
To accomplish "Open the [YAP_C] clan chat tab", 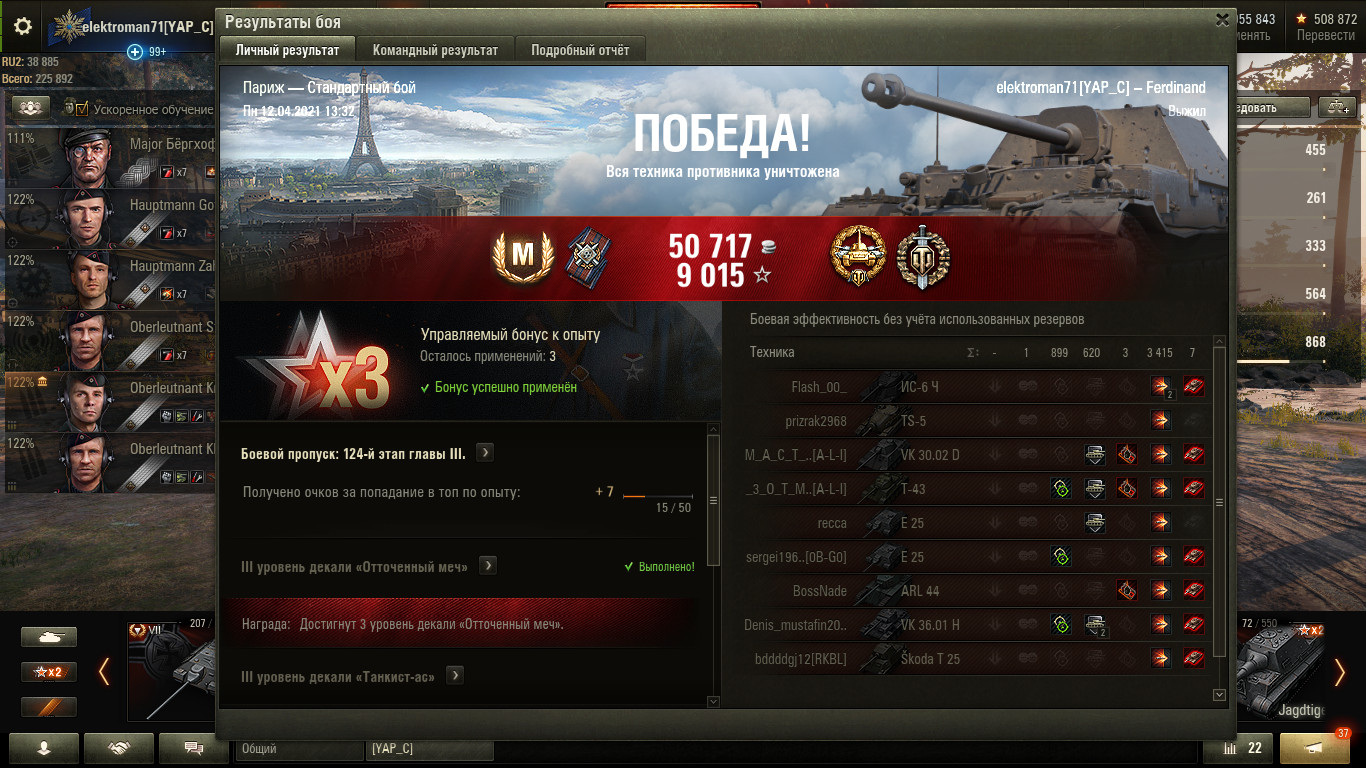I will click(430, 748).
